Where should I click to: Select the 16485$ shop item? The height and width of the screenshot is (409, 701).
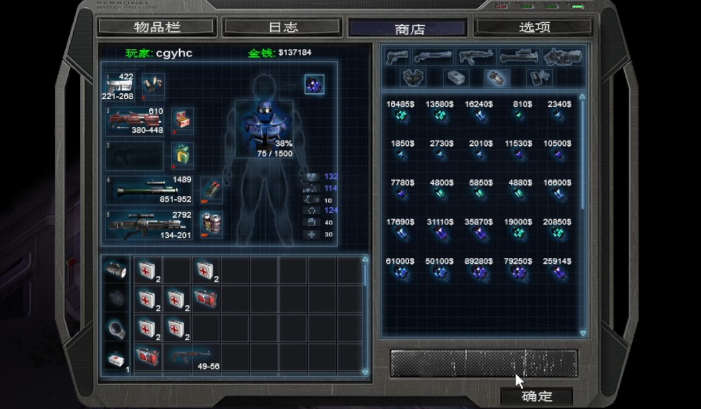(x=400, y=116)
